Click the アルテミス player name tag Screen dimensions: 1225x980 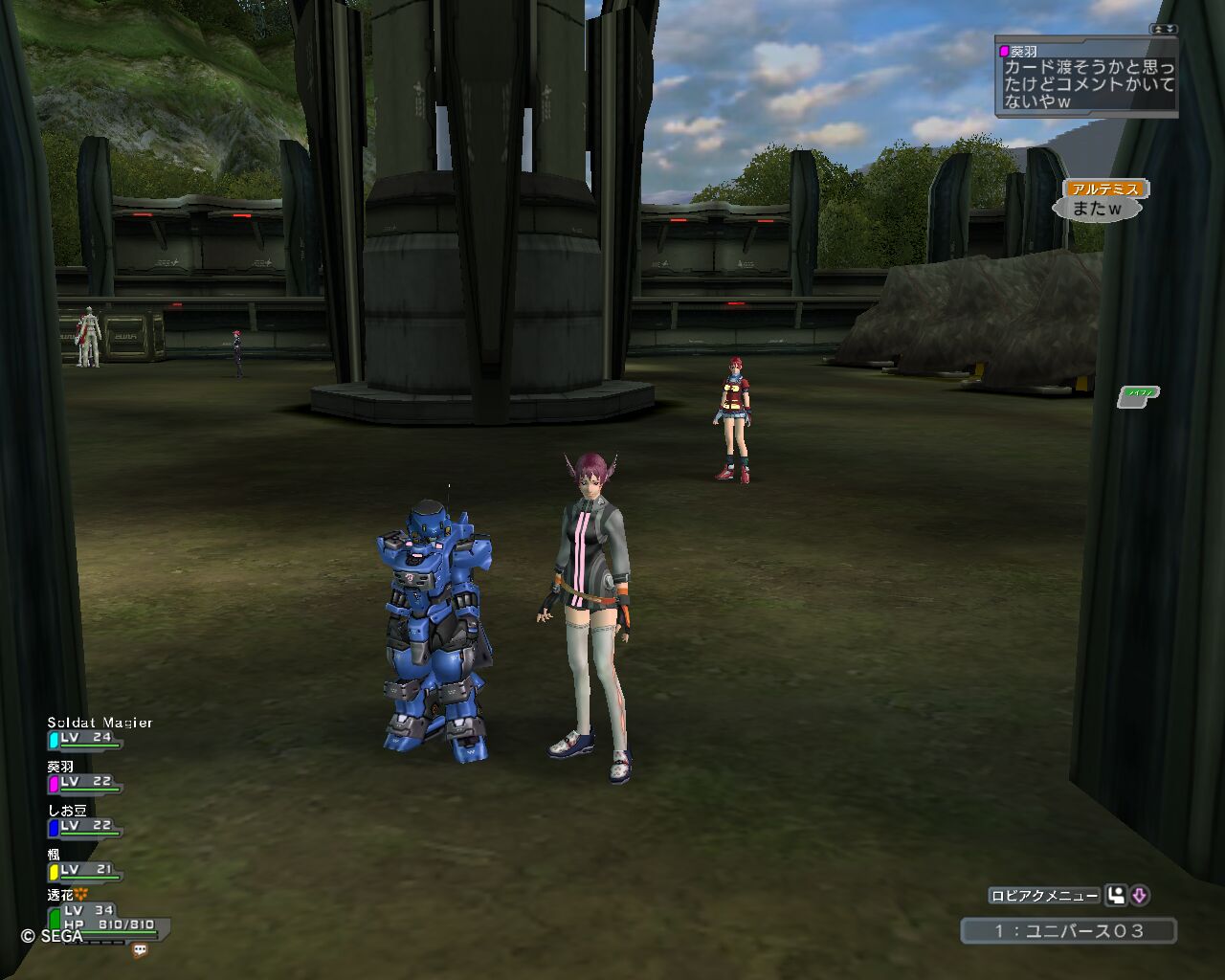[1105, 189]
